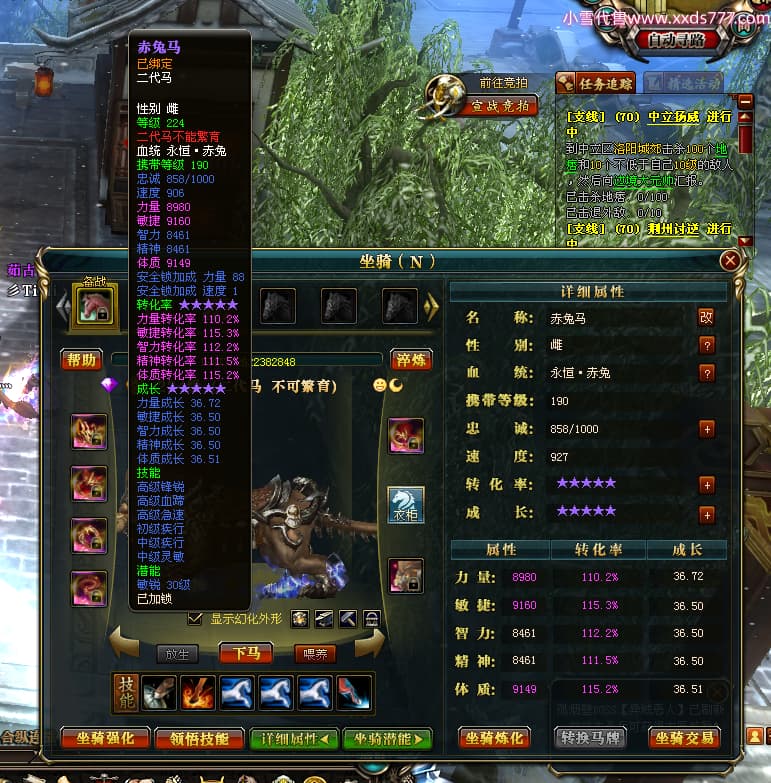
Task: Show the 坐骑潜能 mount potential panel
Action: [x=387, y=739]
